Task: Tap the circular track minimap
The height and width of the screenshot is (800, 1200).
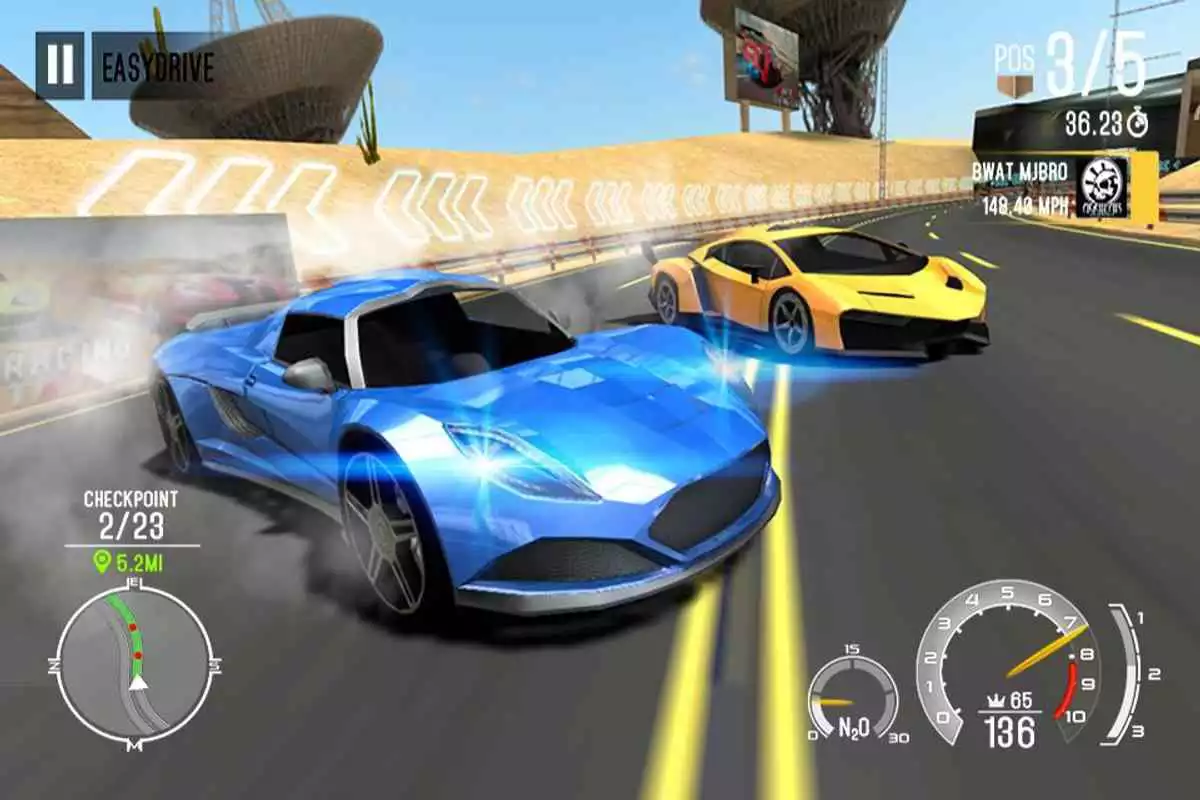Action: pyautogui.click(x=134, y=663)
